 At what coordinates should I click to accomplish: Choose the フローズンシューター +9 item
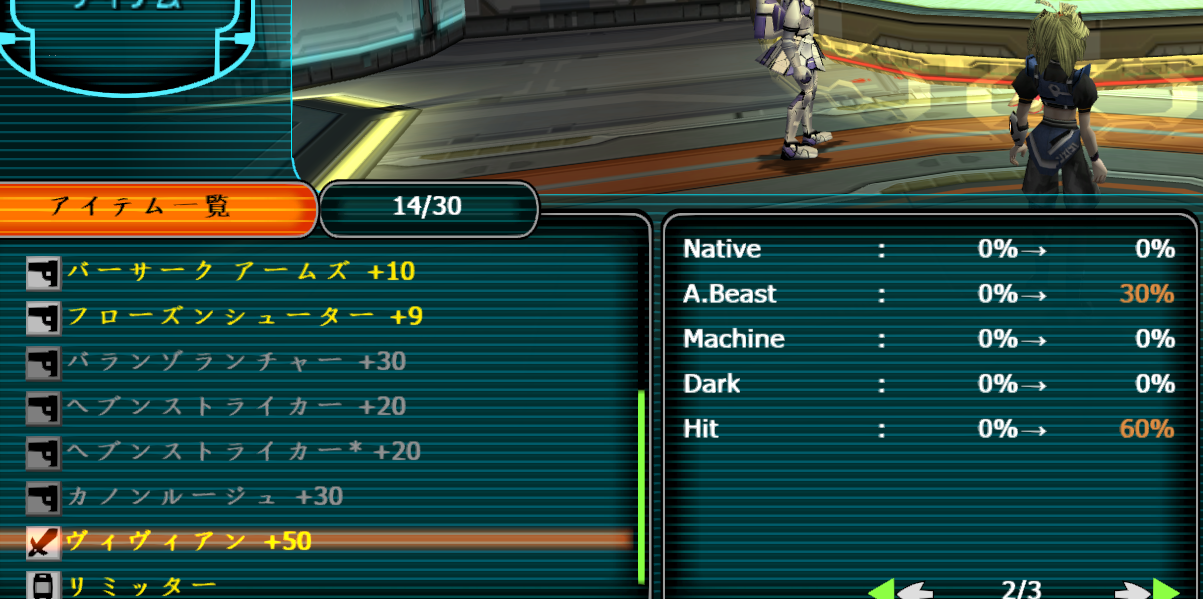[x=244, y=317]
